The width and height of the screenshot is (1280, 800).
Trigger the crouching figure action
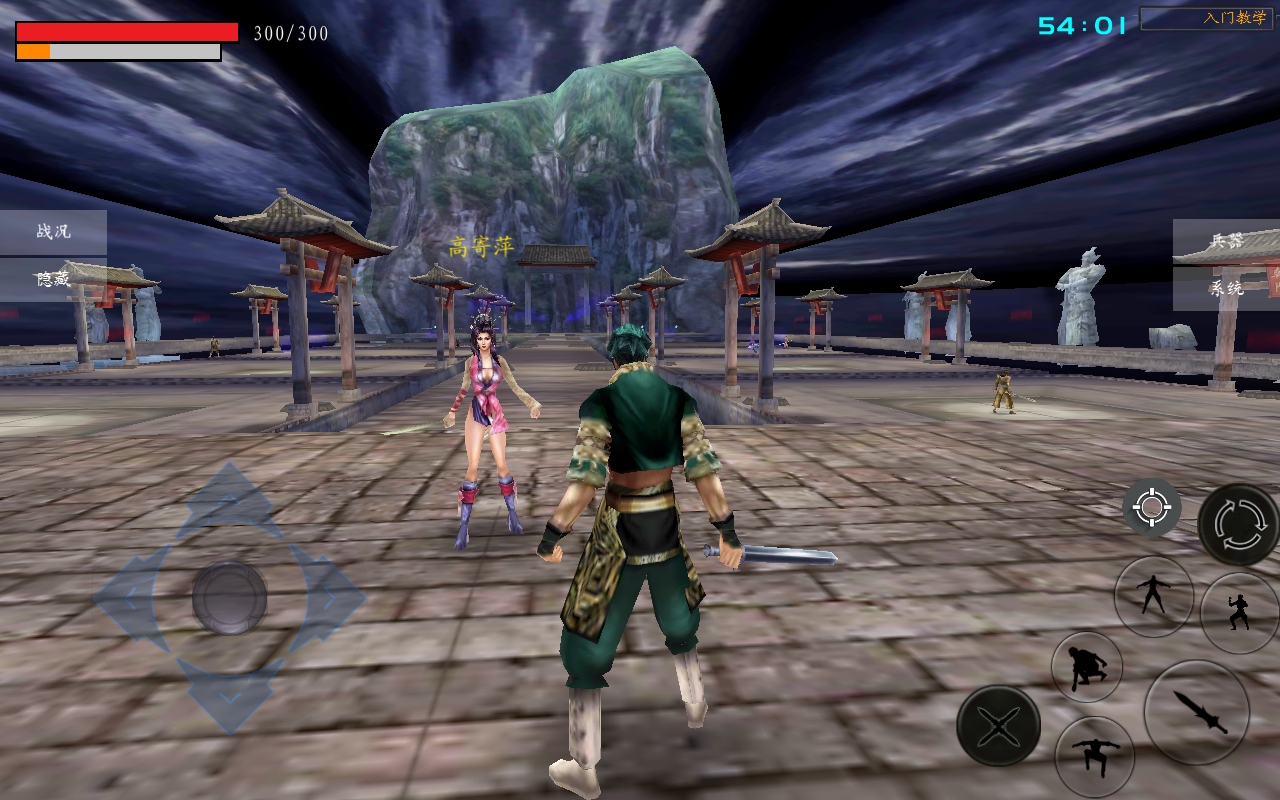pyautogui.click(x=1086, y=667)
